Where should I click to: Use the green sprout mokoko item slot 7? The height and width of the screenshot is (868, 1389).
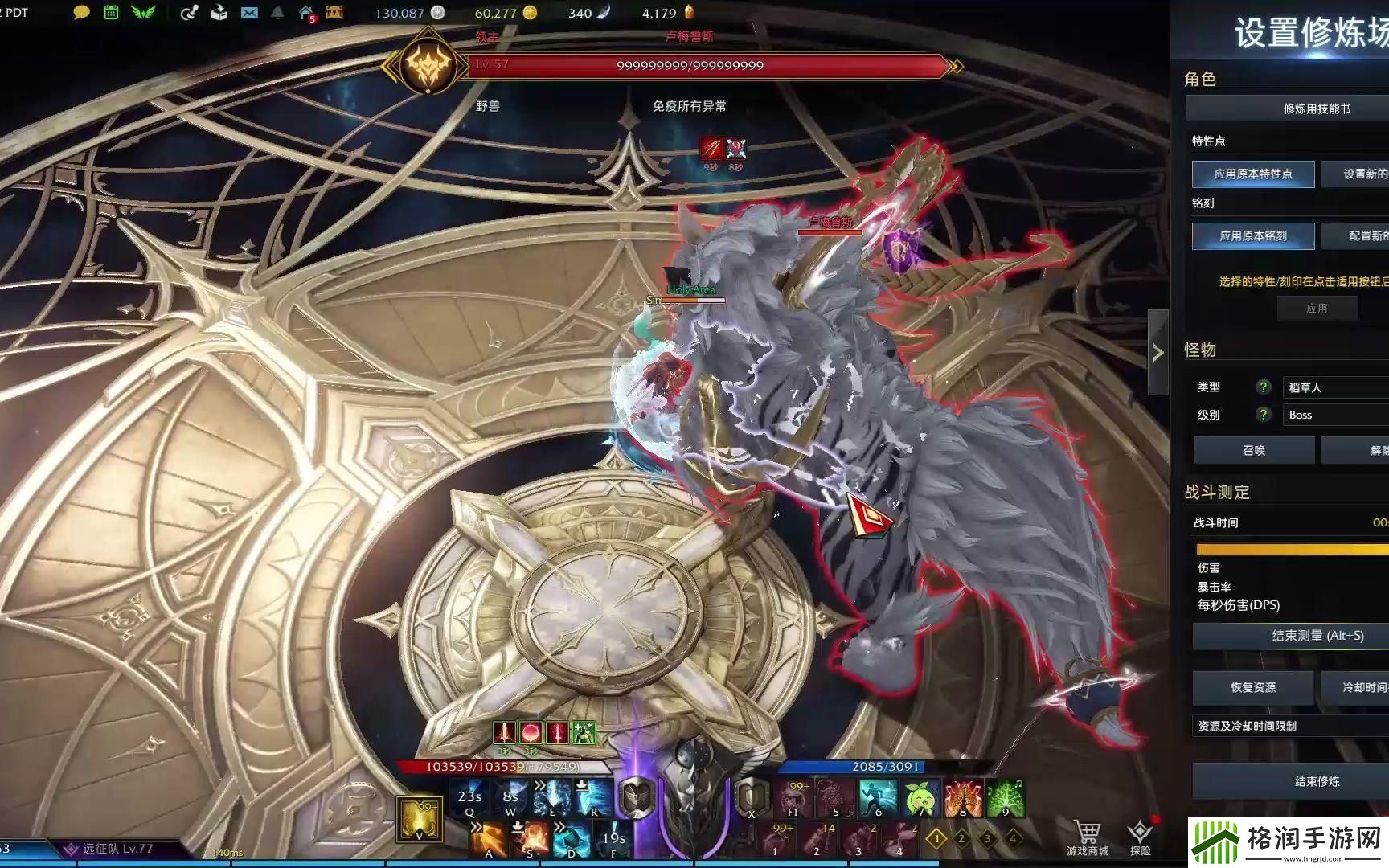[921, 799]
